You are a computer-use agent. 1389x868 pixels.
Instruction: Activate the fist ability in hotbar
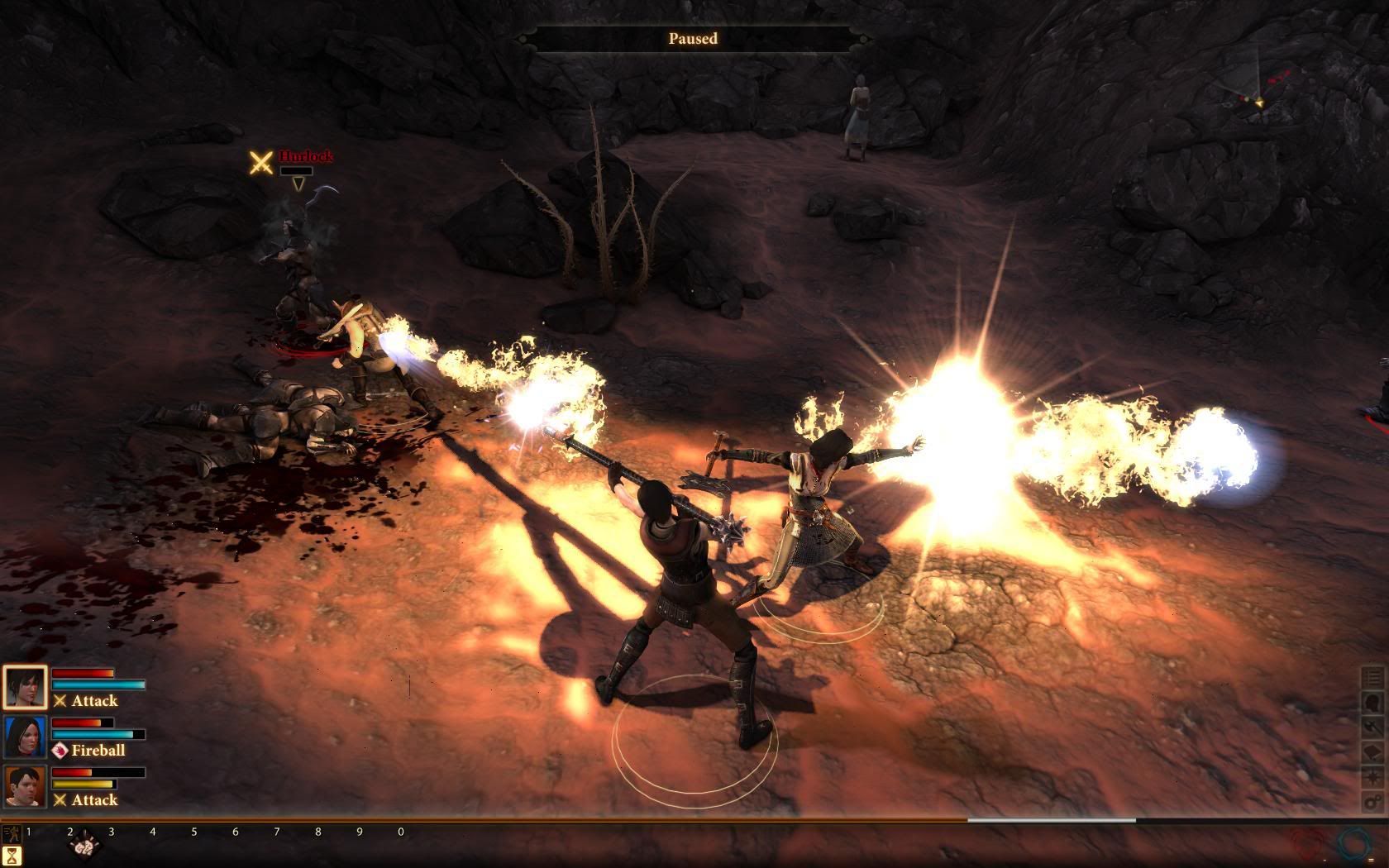click(84, 847)
